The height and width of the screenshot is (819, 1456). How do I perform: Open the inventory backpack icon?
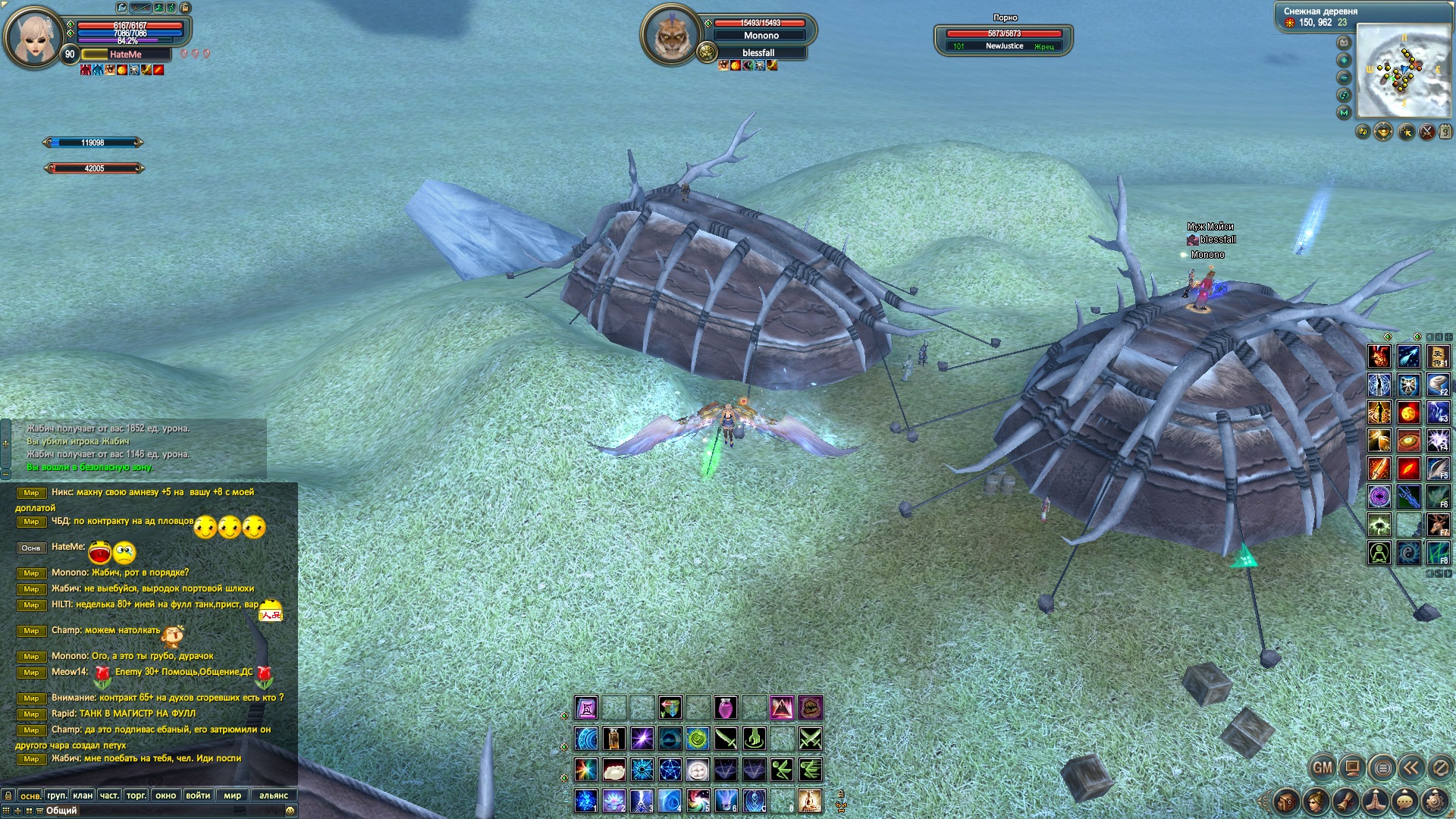tap(1287, 801)
